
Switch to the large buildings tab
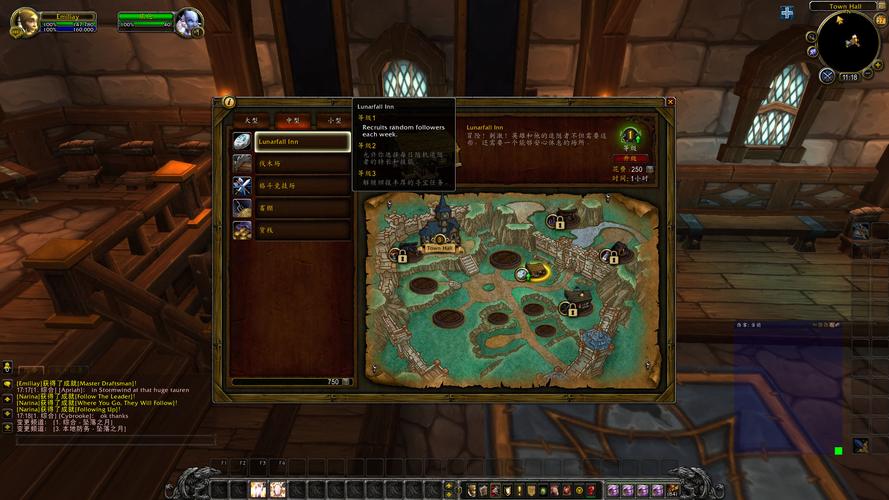pos(252,120)
